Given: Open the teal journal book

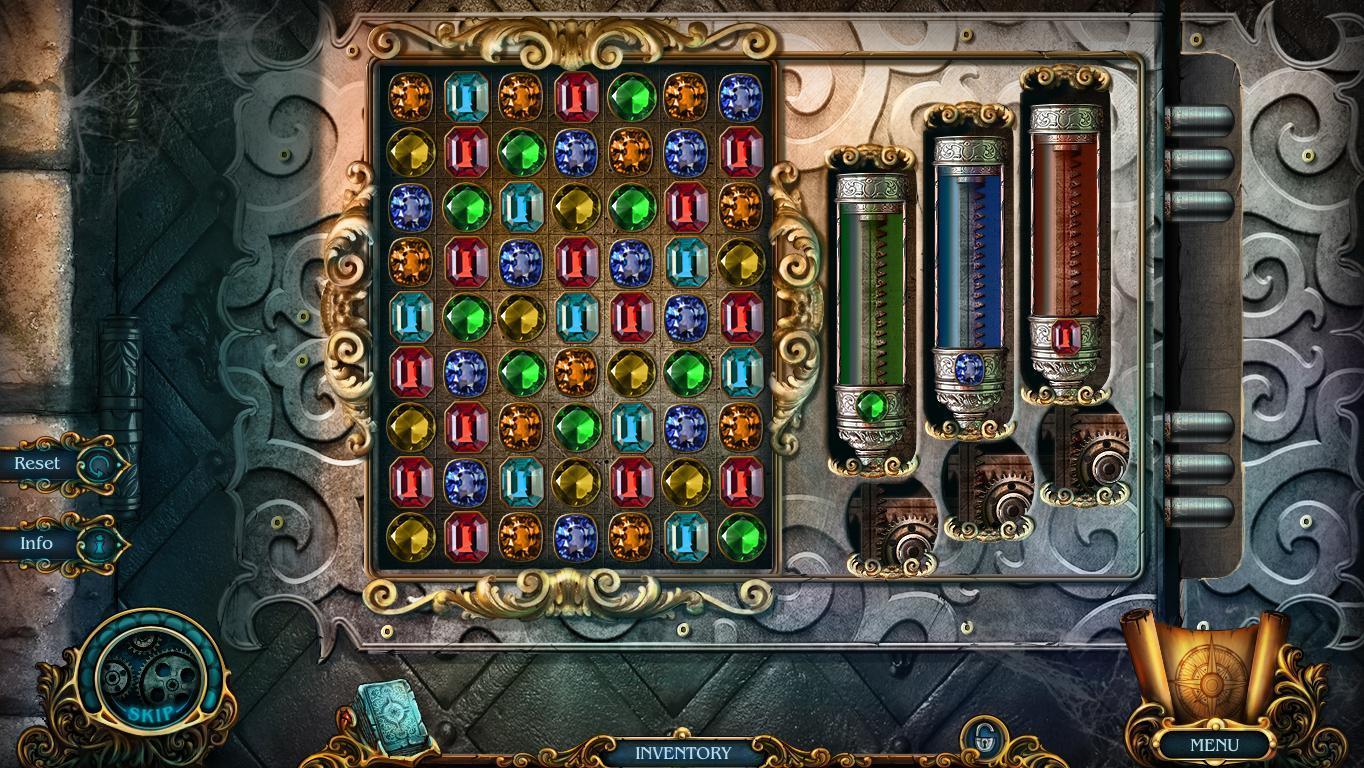Looking at the screenshot, I should [393, 712].
